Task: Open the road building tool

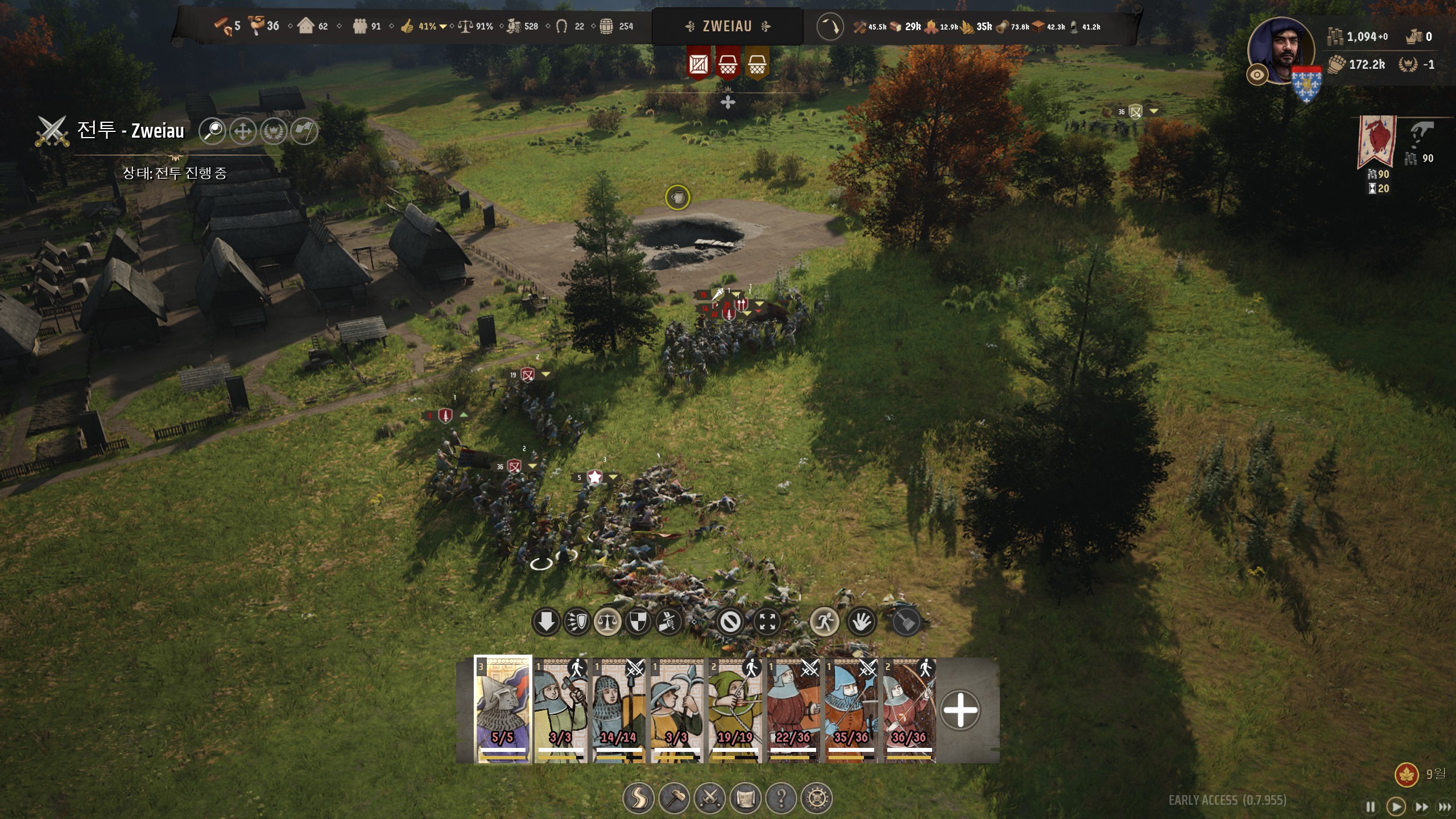Action: tap(638, 798)
